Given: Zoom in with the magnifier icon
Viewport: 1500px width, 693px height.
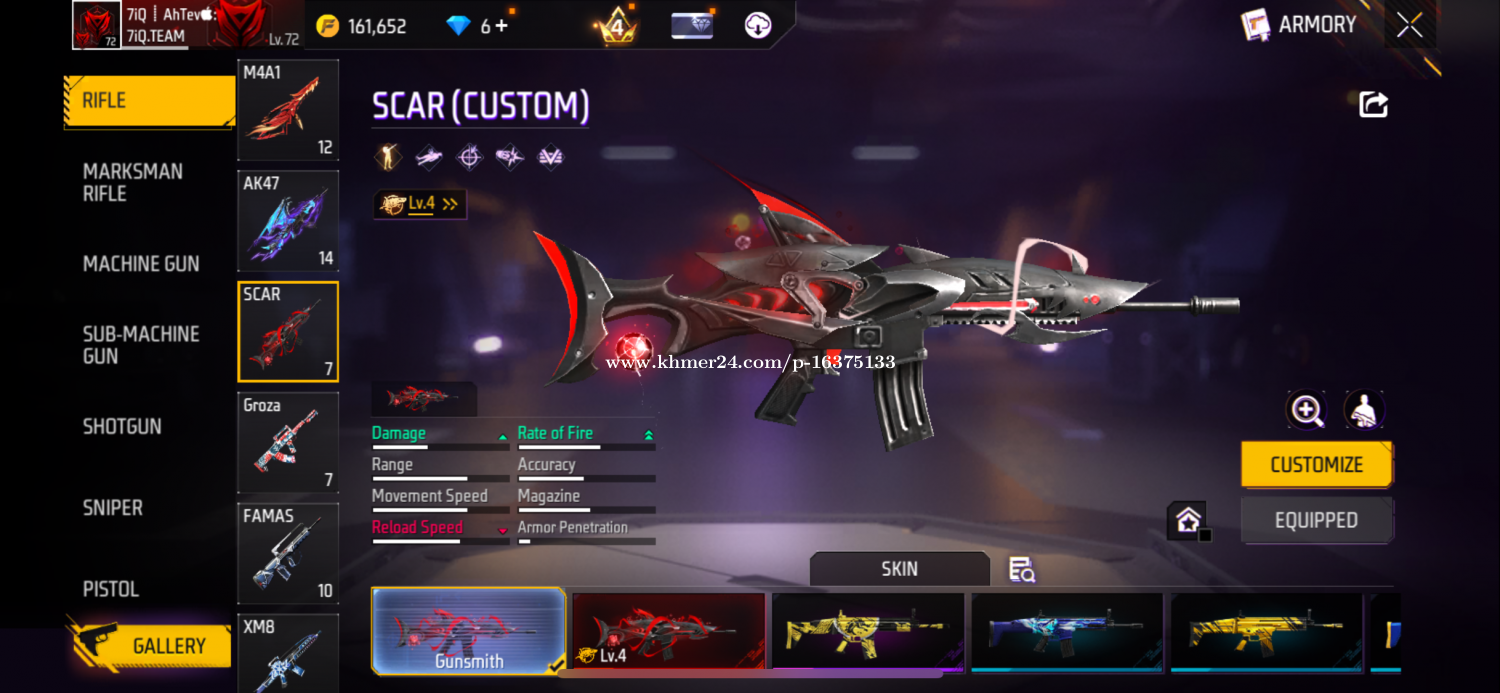Looking at the screenshot, I should tap(1307, 410).
